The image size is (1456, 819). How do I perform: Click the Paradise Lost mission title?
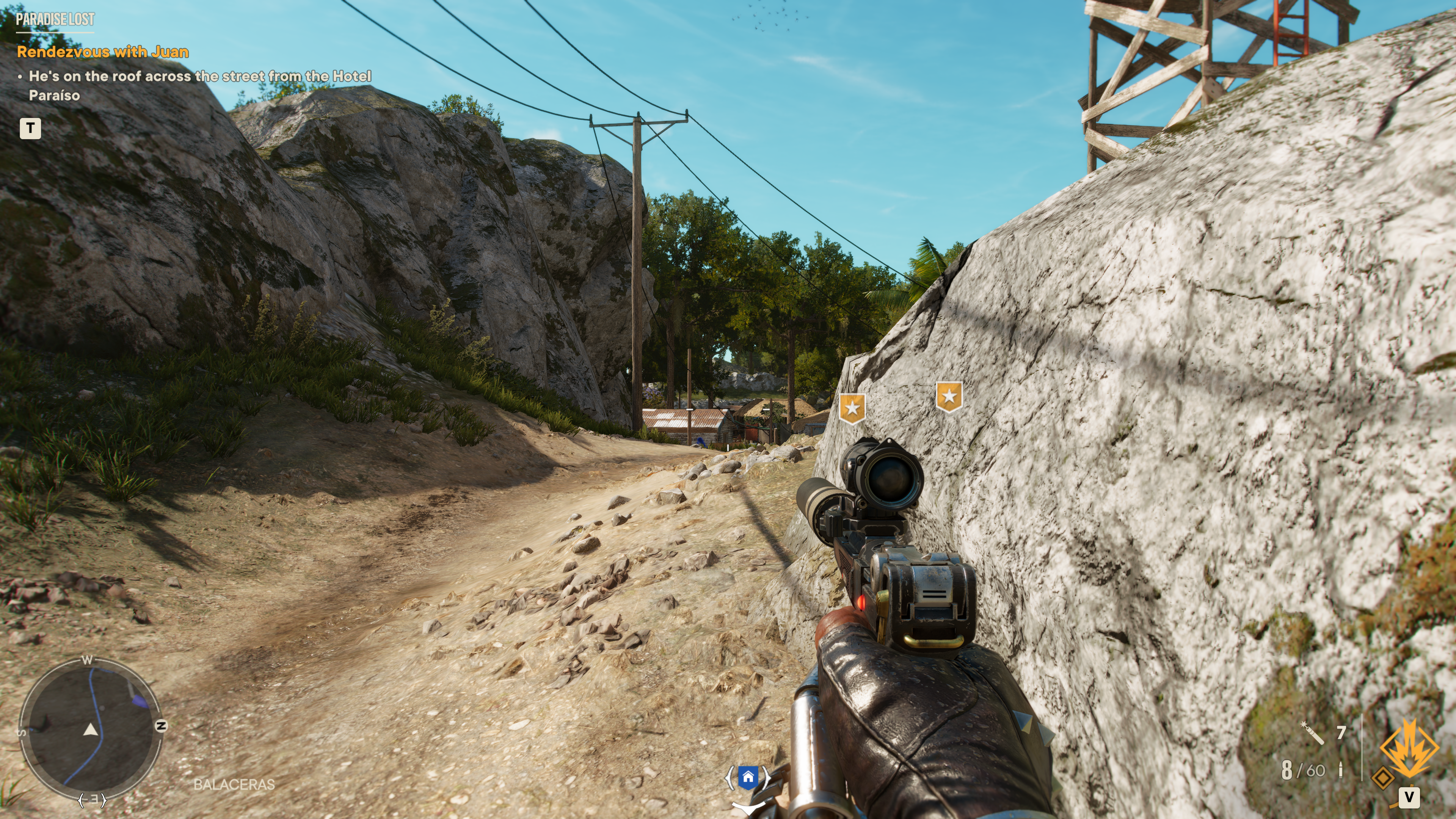point(55,19)
